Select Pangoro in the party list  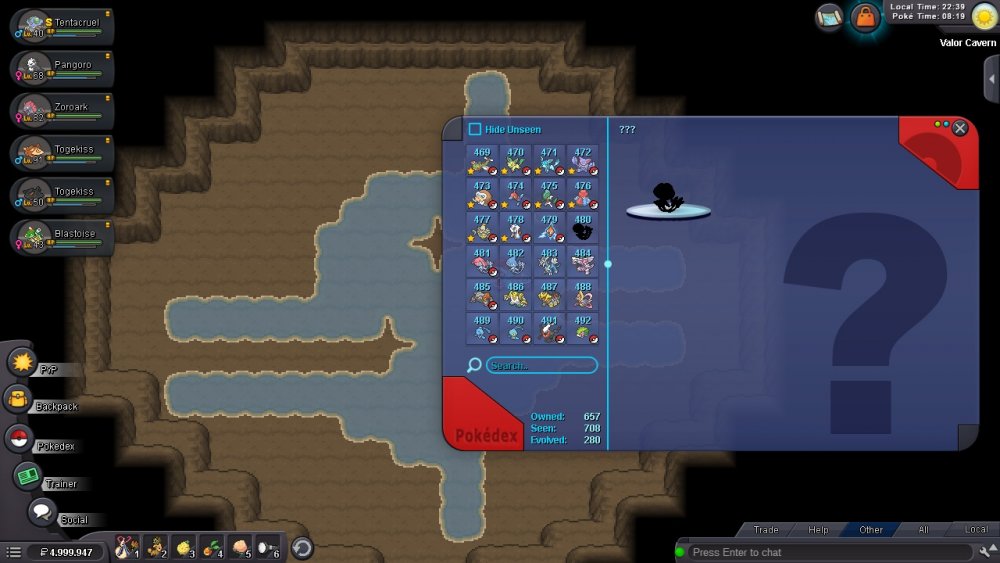click(62, 69)
